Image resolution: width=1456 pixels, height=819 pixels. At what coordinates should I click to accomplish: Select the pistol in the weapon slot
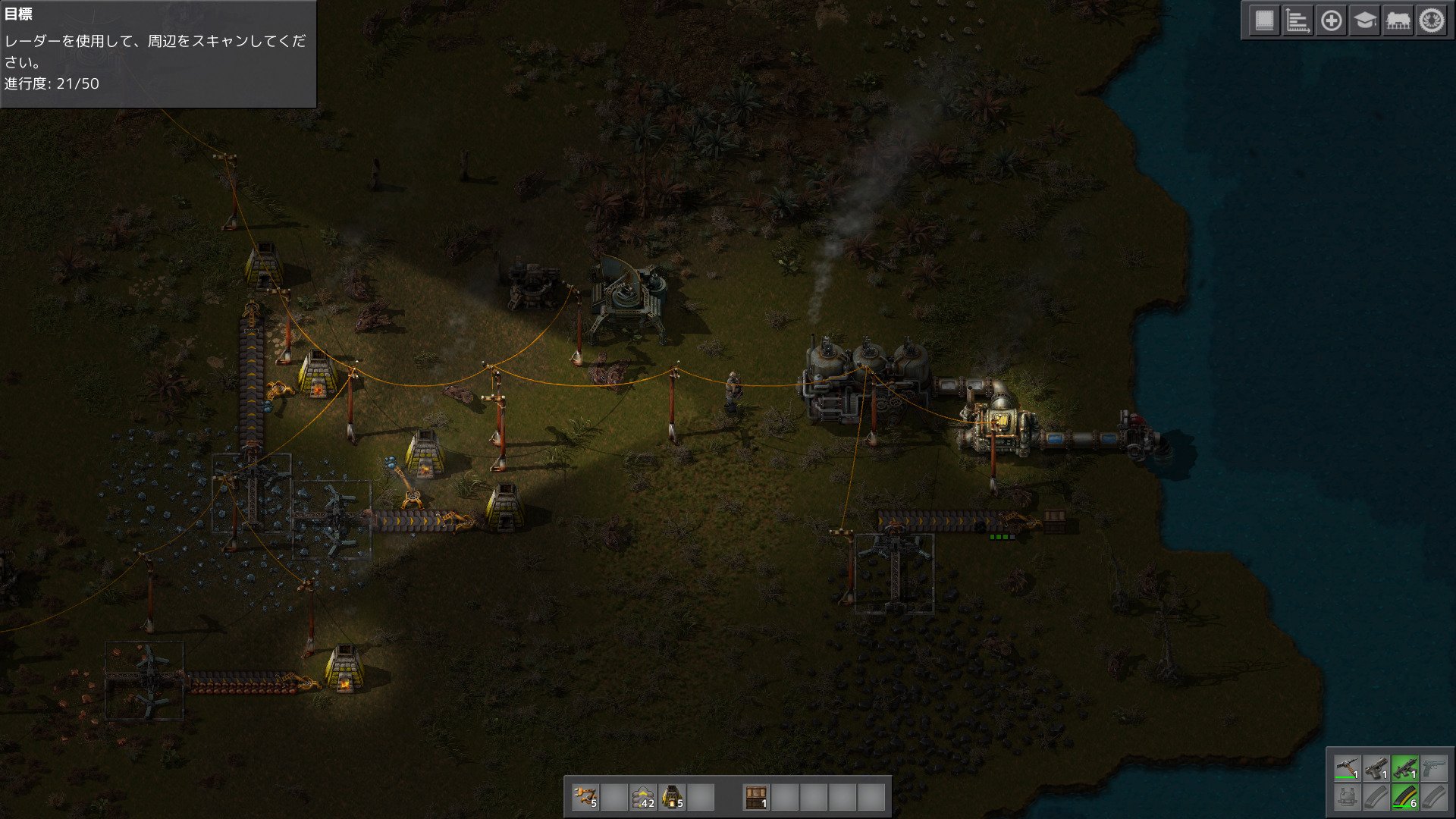click(x=1376, y=768)
